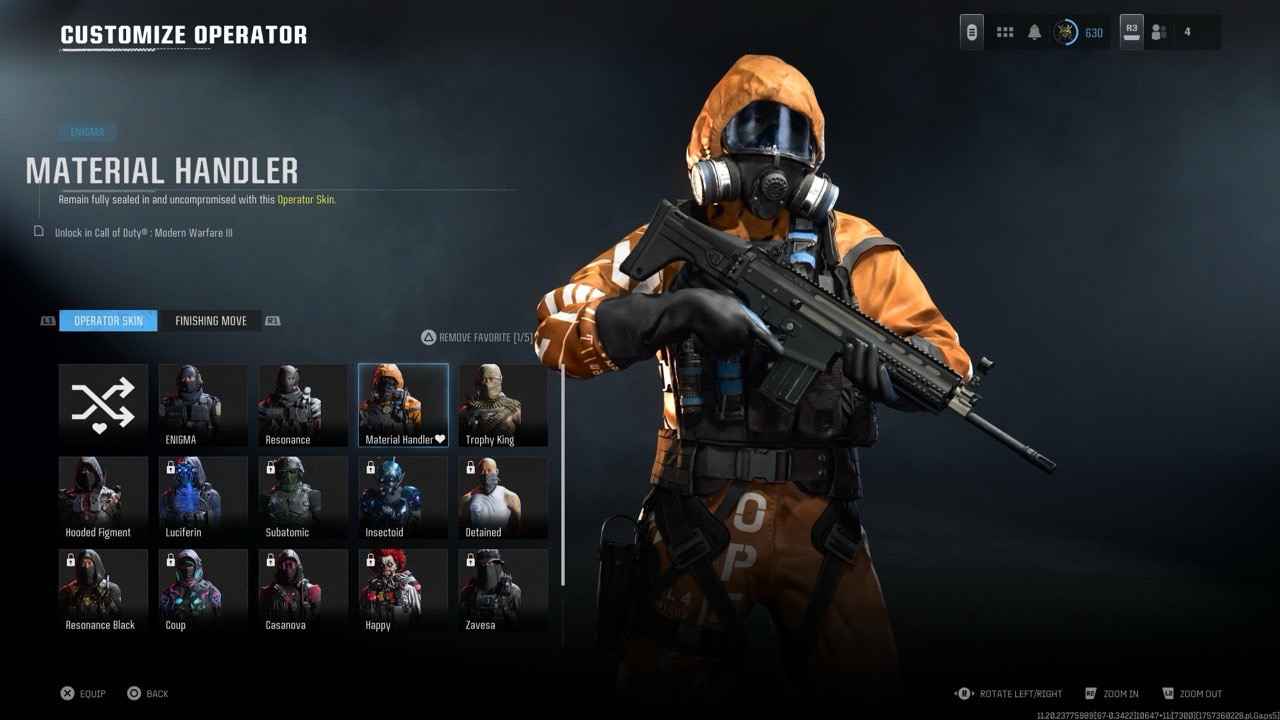Screen dimensions: 1280x720
Task: Select the Hooded Figment skin
Action: [x=103, y=498]
